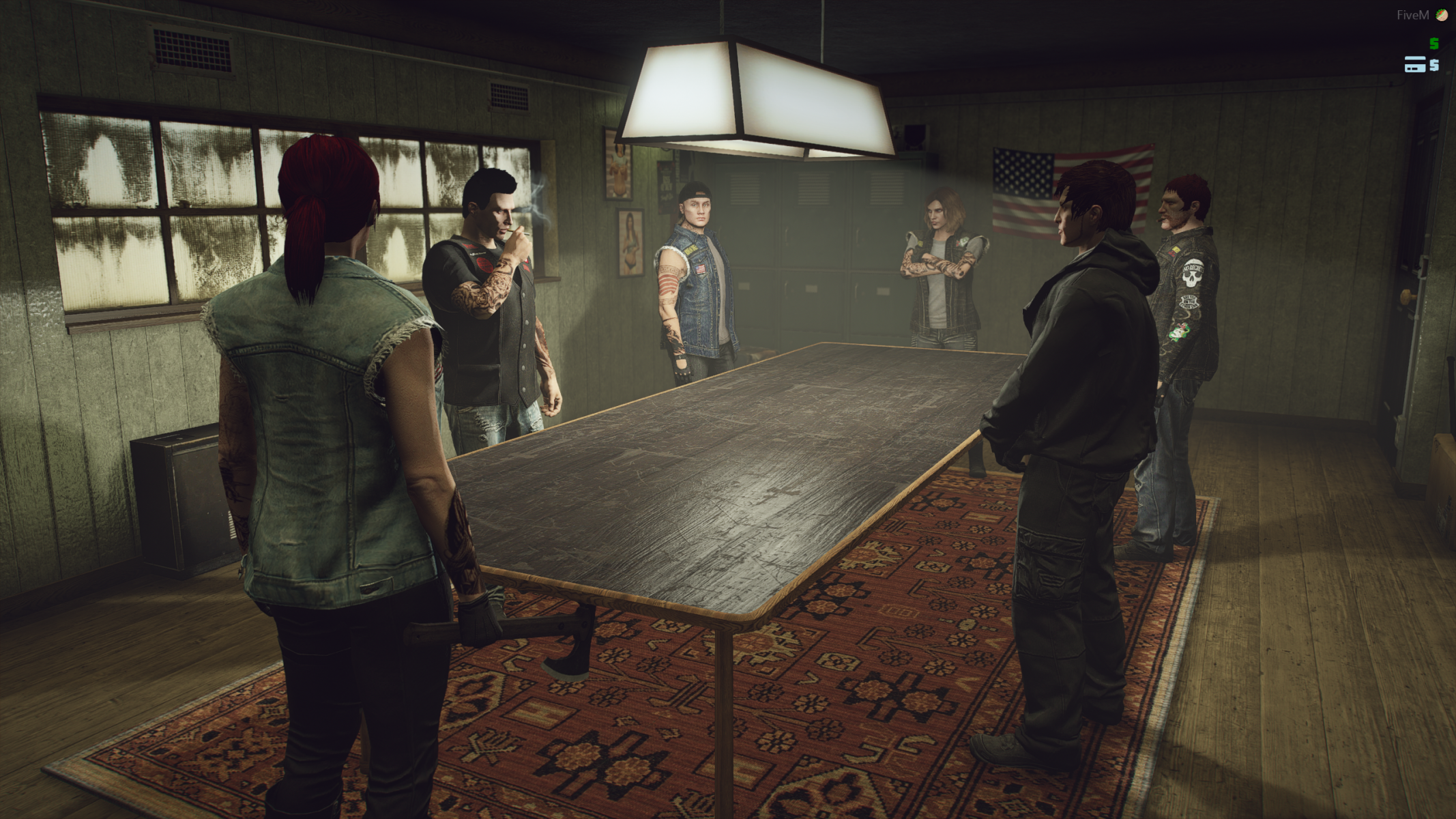Click the bank card icon
1456x819 pixels.
coord(1414,66)
